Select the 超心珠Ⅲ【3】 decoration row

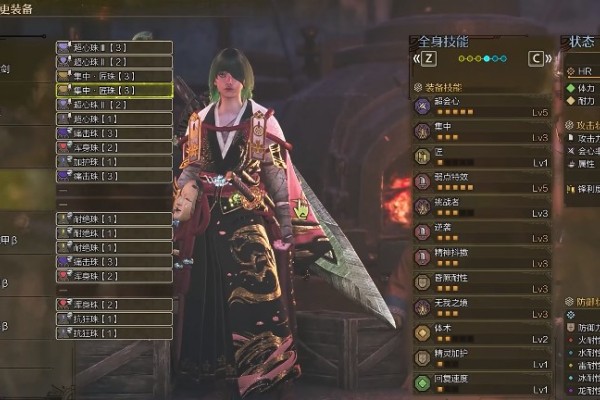pyautogui.click(x=113, y=47)
